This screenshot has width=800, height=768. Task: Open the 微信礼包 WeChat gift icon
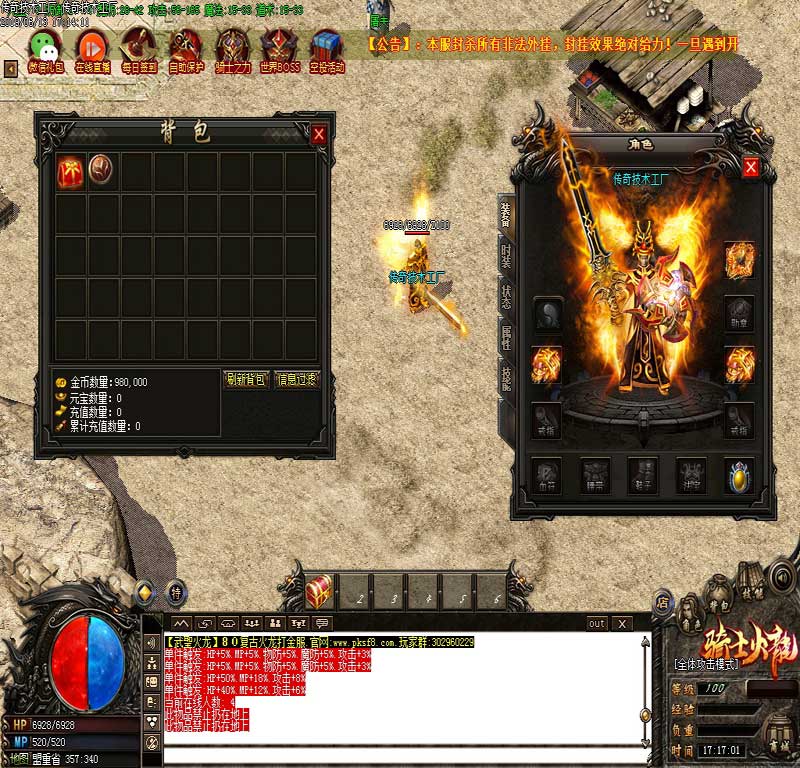43,47
